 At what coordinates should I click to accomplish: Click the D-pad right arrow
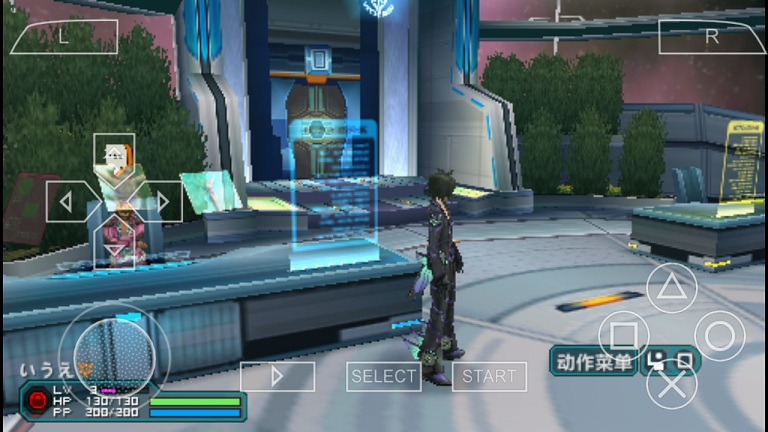click(162, 201)
